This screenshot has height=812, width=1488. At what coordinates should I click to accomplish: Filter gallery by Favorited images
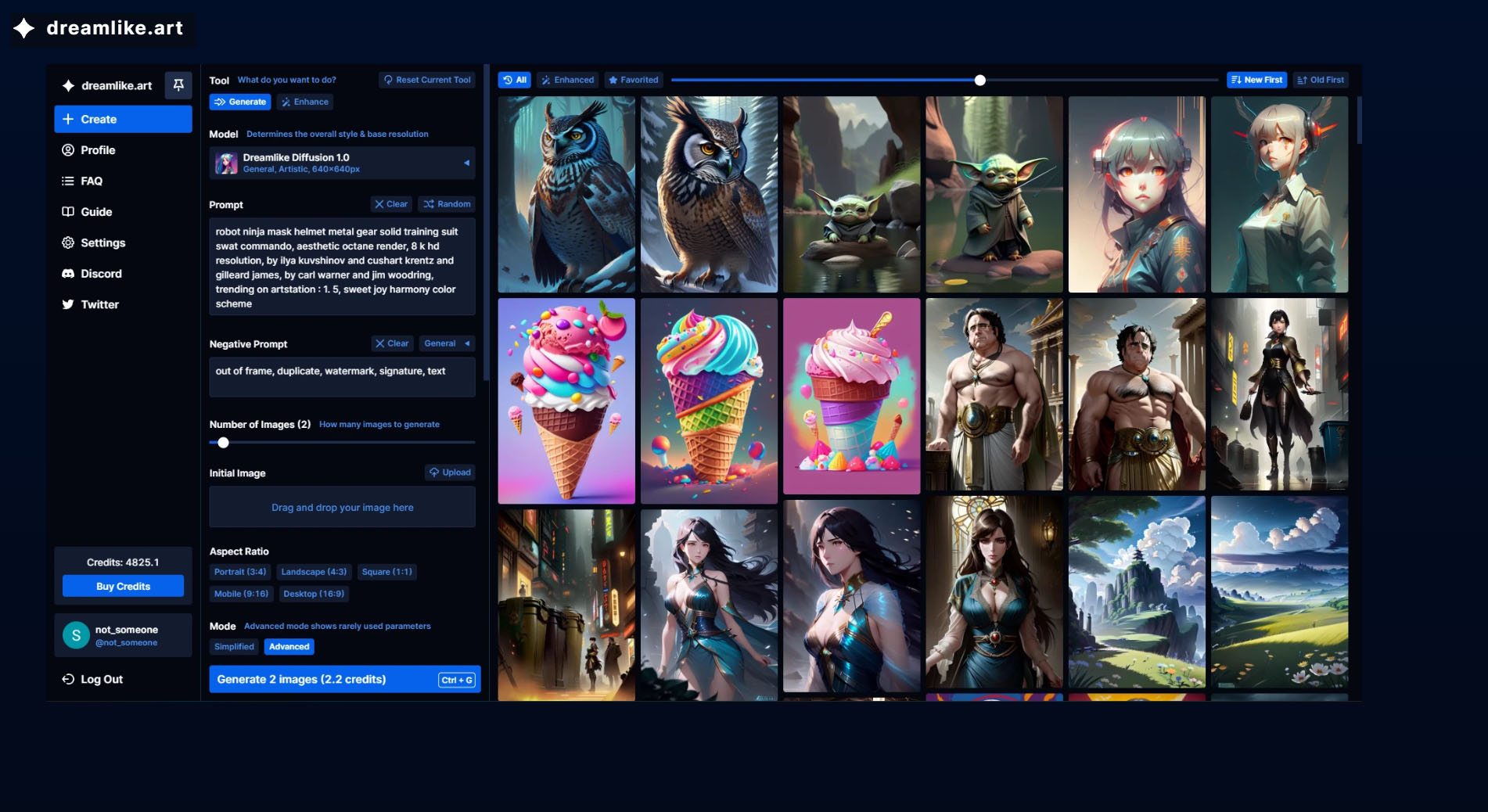[633, 80]
